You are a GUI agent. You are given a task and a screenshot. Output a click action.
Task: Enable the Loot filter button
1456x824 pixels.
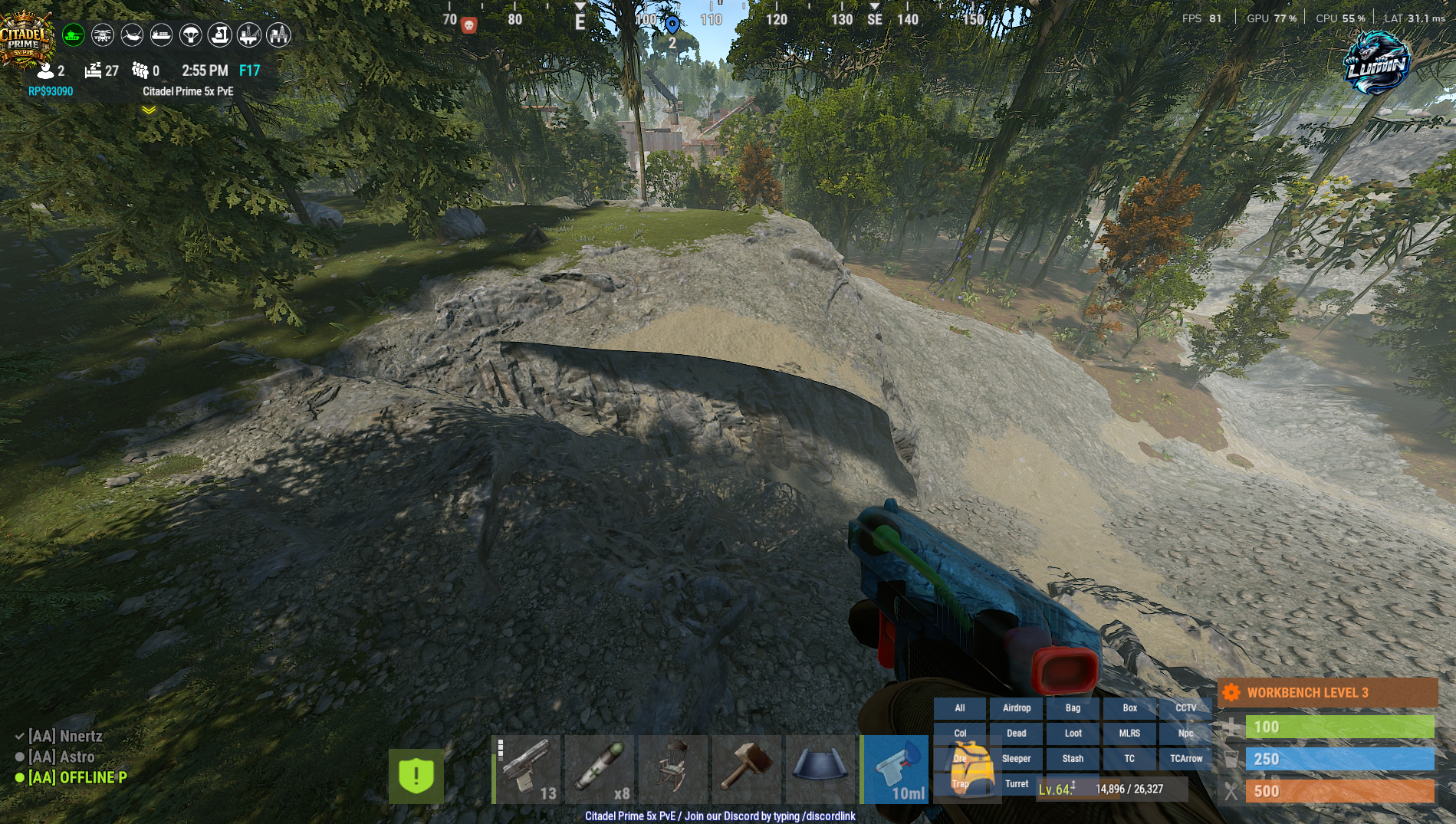[x=1073, y=734]
